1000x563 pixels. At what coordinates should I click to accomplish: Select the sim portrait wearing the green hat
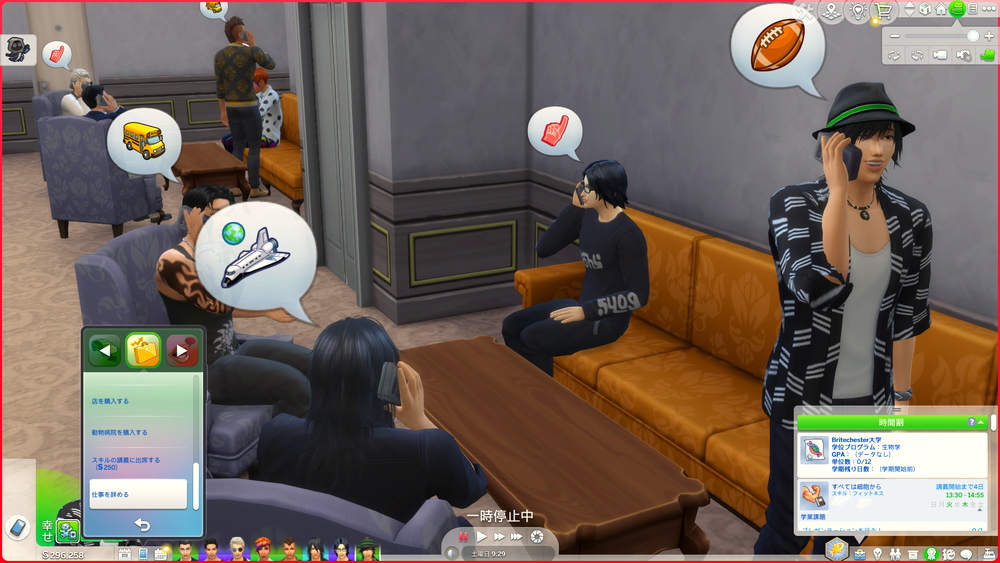(x=367, y=549)
